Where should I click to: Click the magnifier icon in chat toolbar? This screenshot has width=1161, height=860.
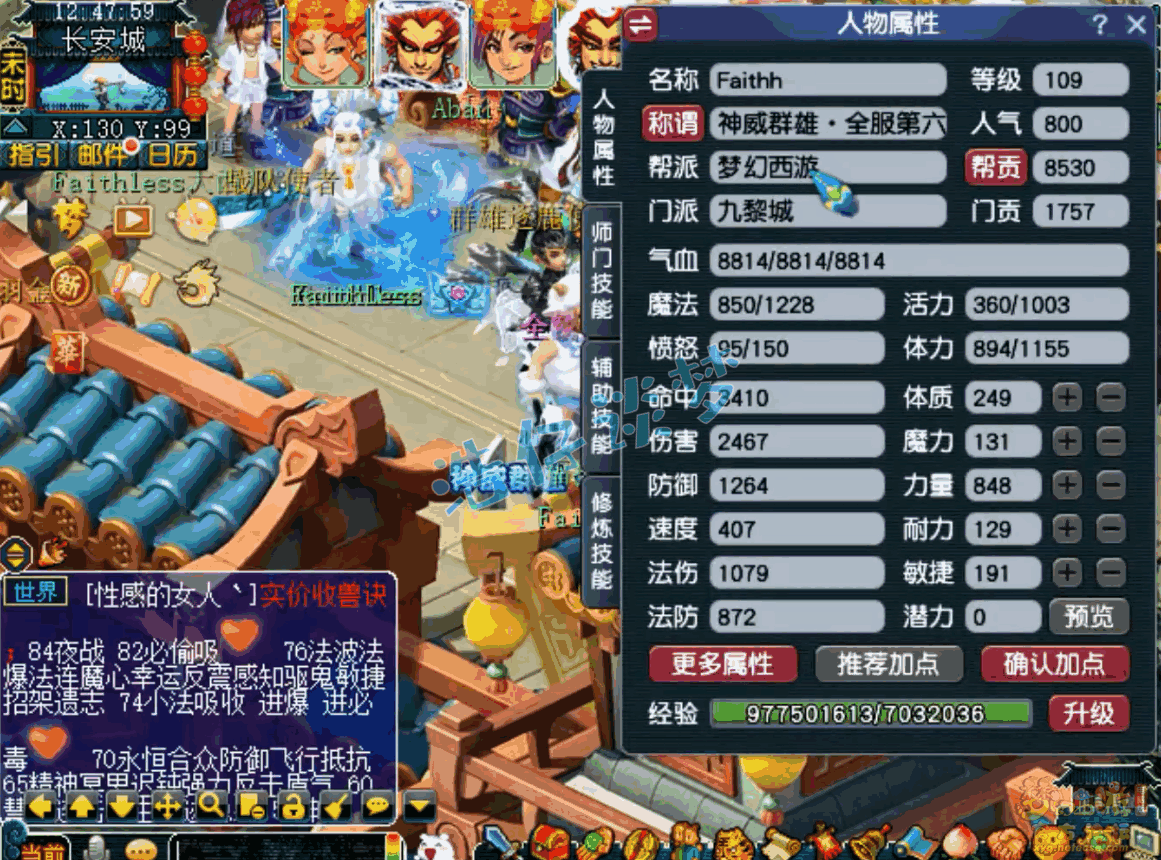[x=211, y=804]
